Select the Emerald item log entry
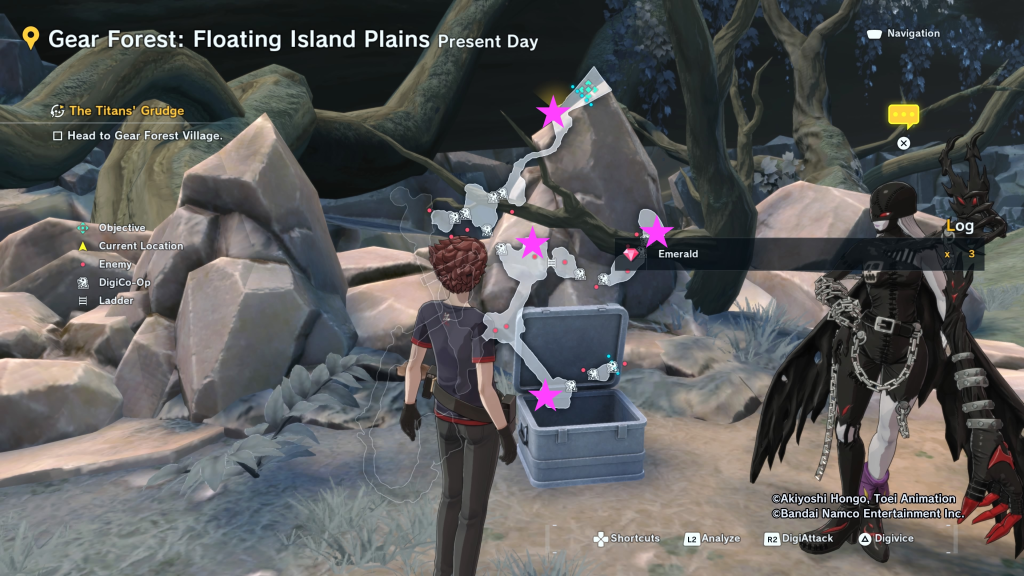 pyautogui.click(x=677, y=254)
